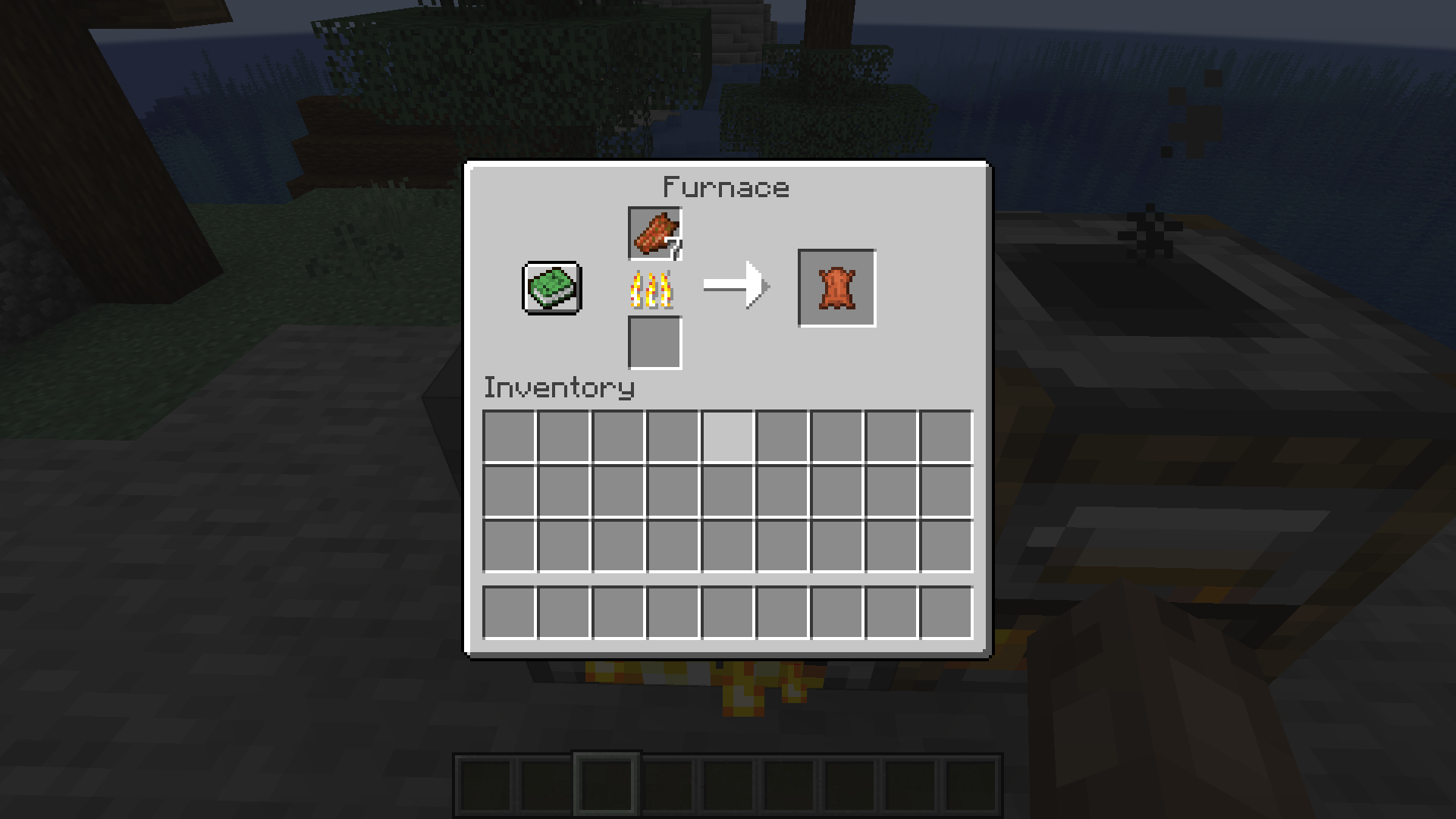Click the second-row leftmost inventory slot
Image resolution: width=1456 pixels, height=819 pixels.
click(x=510, y=489)
